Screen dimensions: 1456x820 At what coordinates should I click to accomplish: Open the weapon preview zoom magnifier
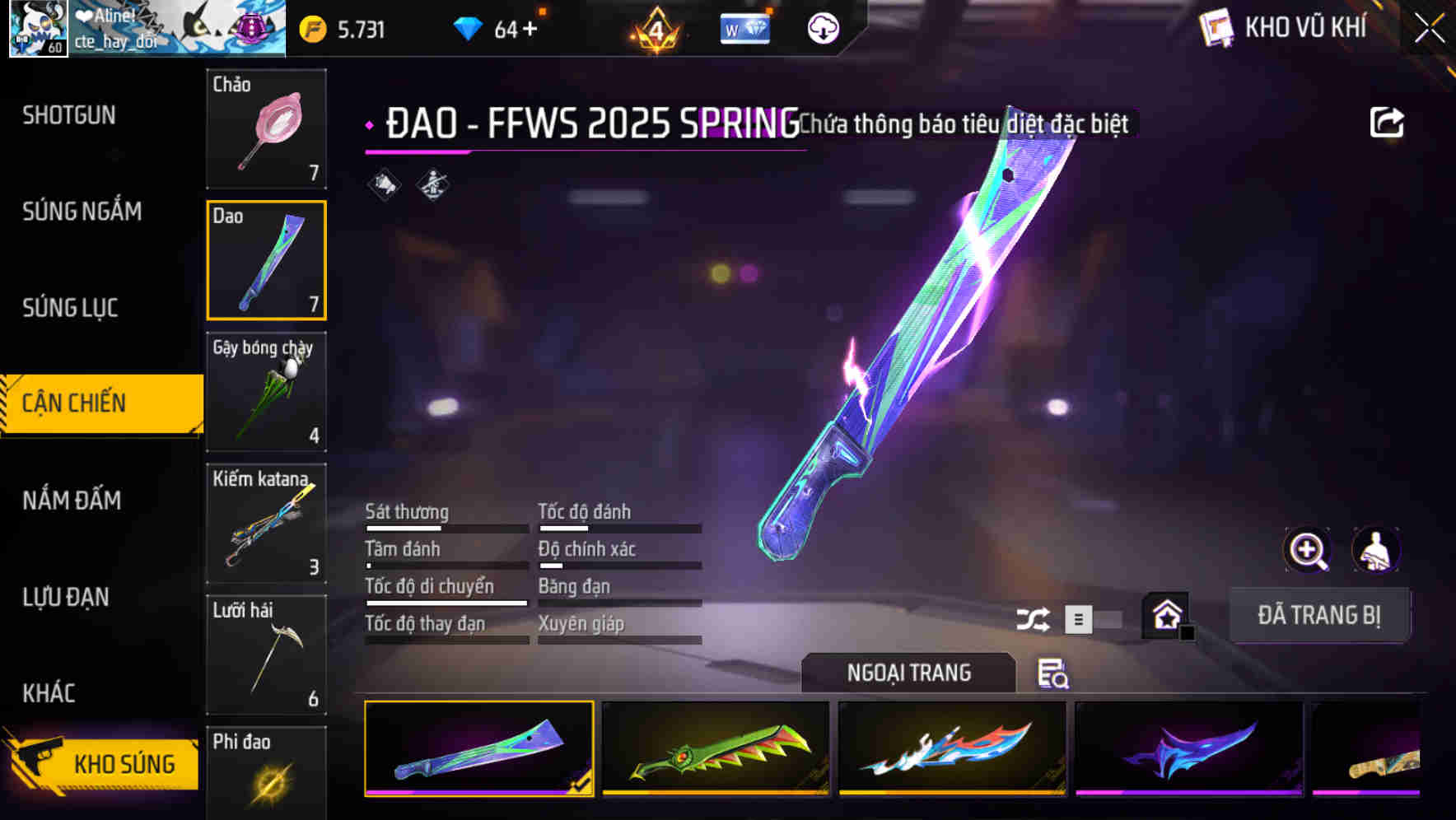1306,550
